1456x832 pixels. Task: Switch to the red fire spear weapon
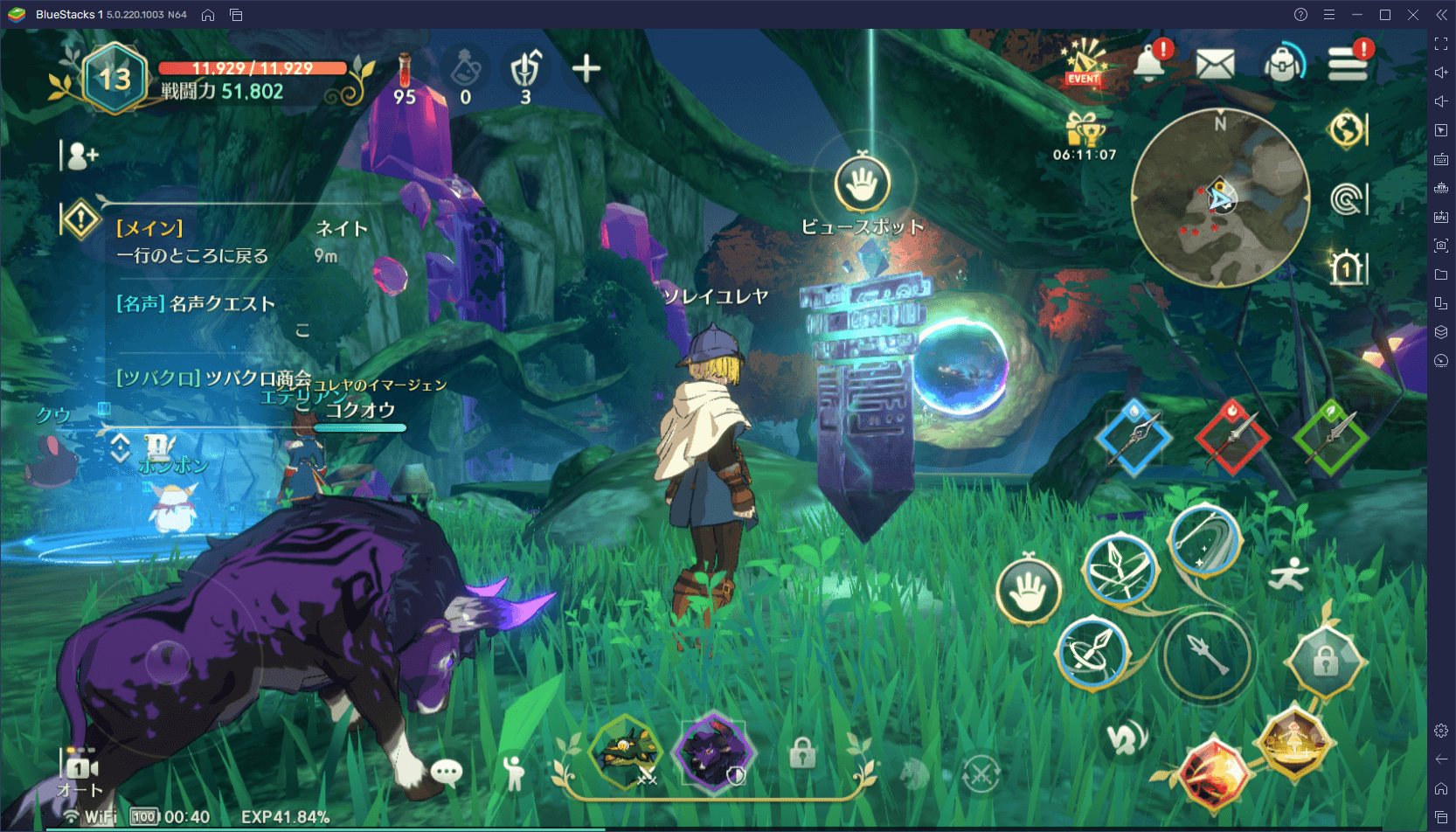click(x=1231, y=437)
